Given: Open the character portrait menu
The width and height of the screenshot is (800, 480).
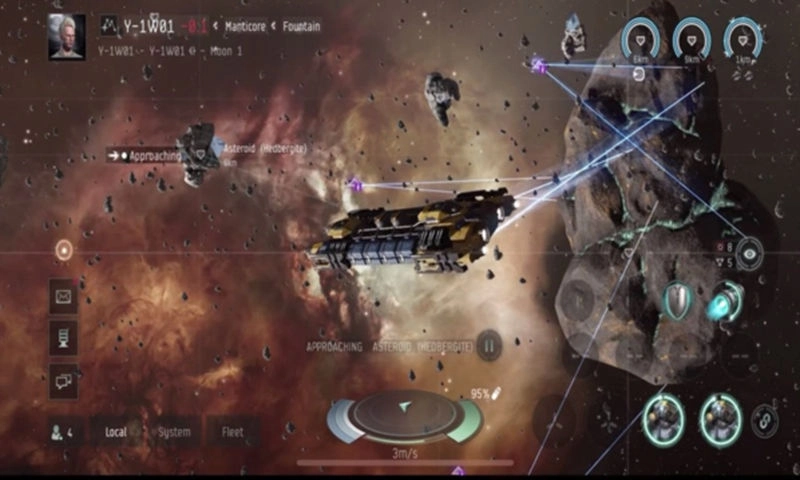Looking at the screenshot, I should [66, 36].
